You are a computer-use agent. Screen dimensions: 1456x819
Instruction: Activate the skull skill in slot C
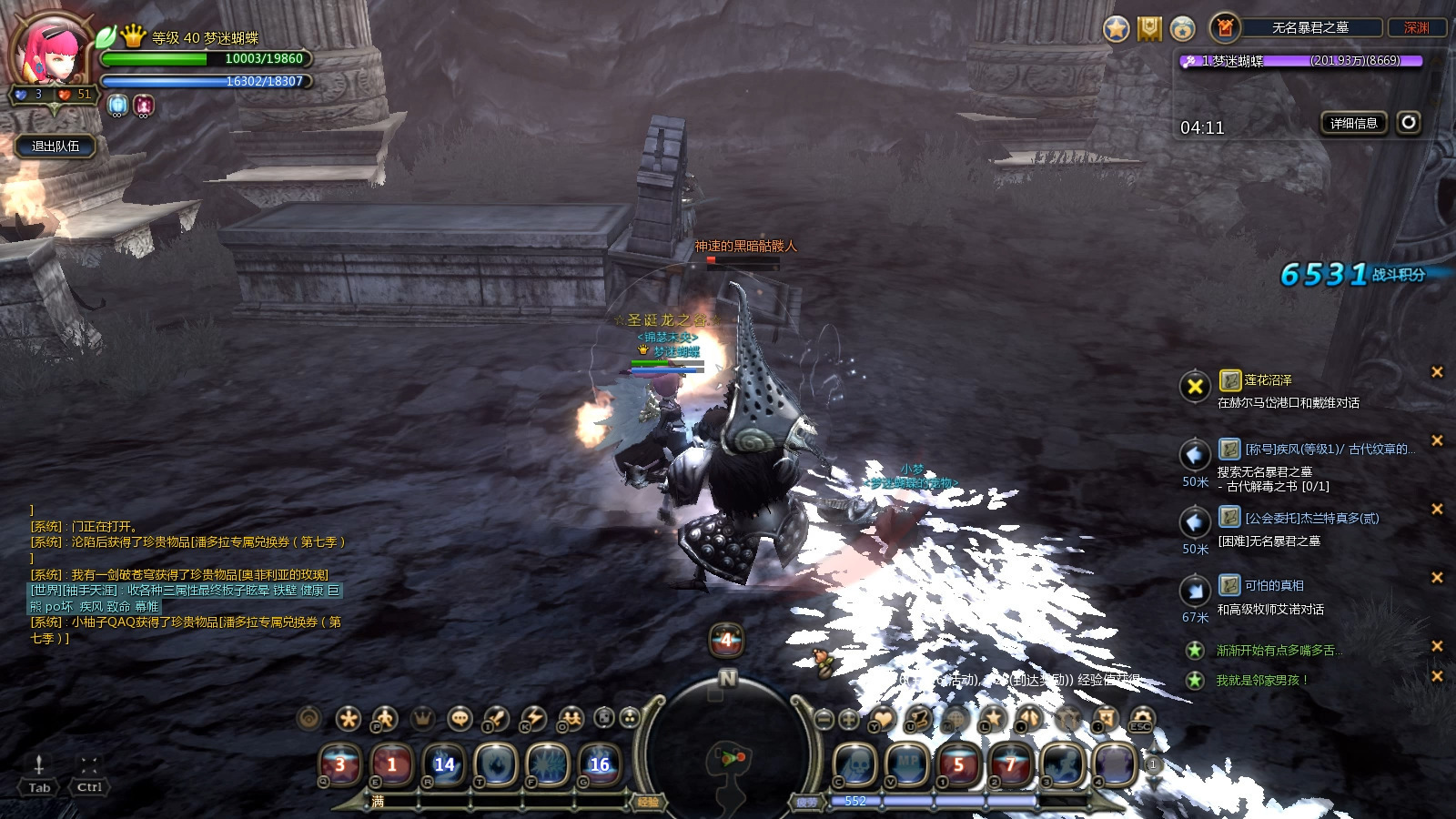[x=855, y=764]
